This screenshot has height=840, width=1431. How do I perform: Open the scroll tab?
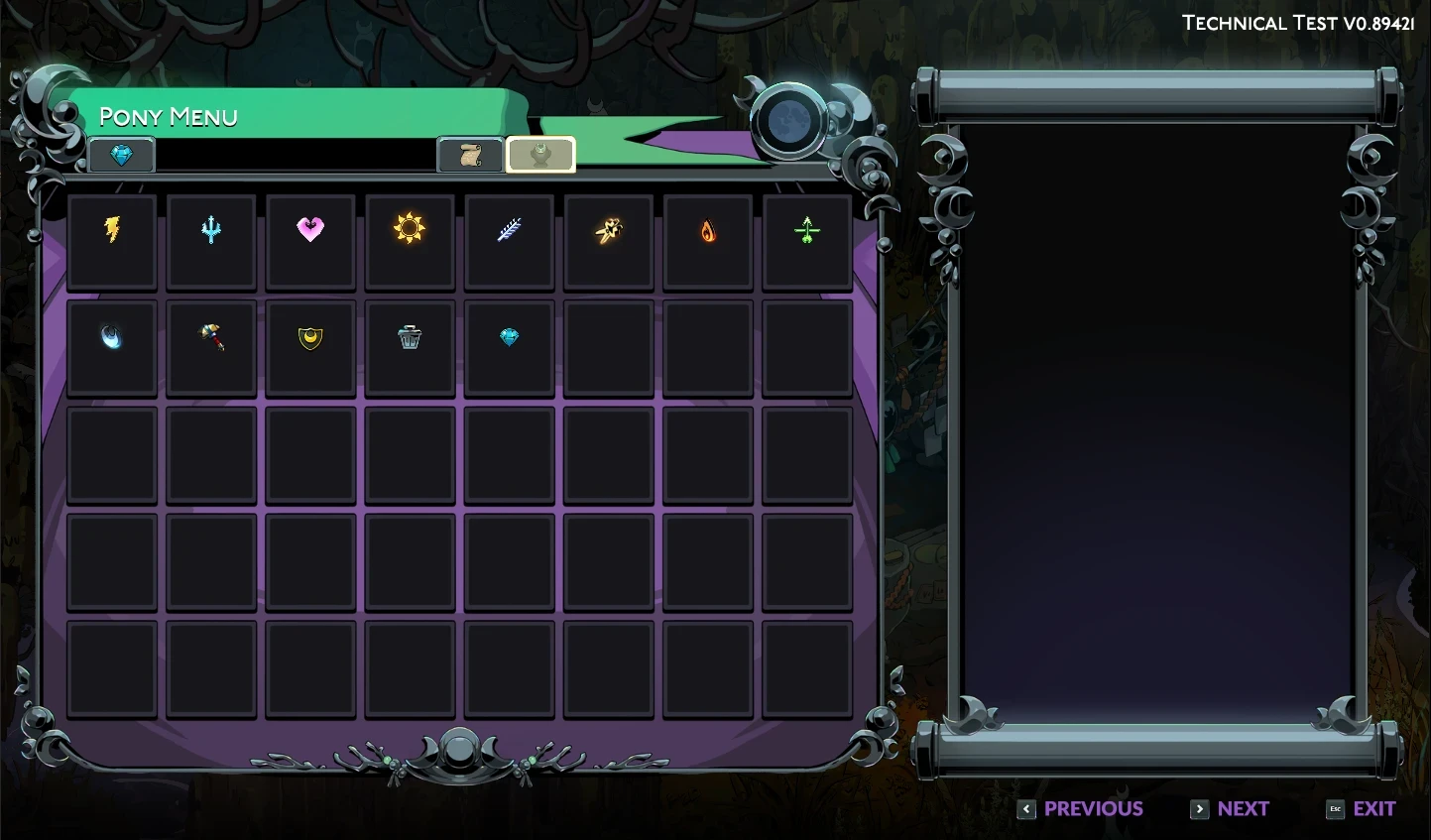point(471,155)
